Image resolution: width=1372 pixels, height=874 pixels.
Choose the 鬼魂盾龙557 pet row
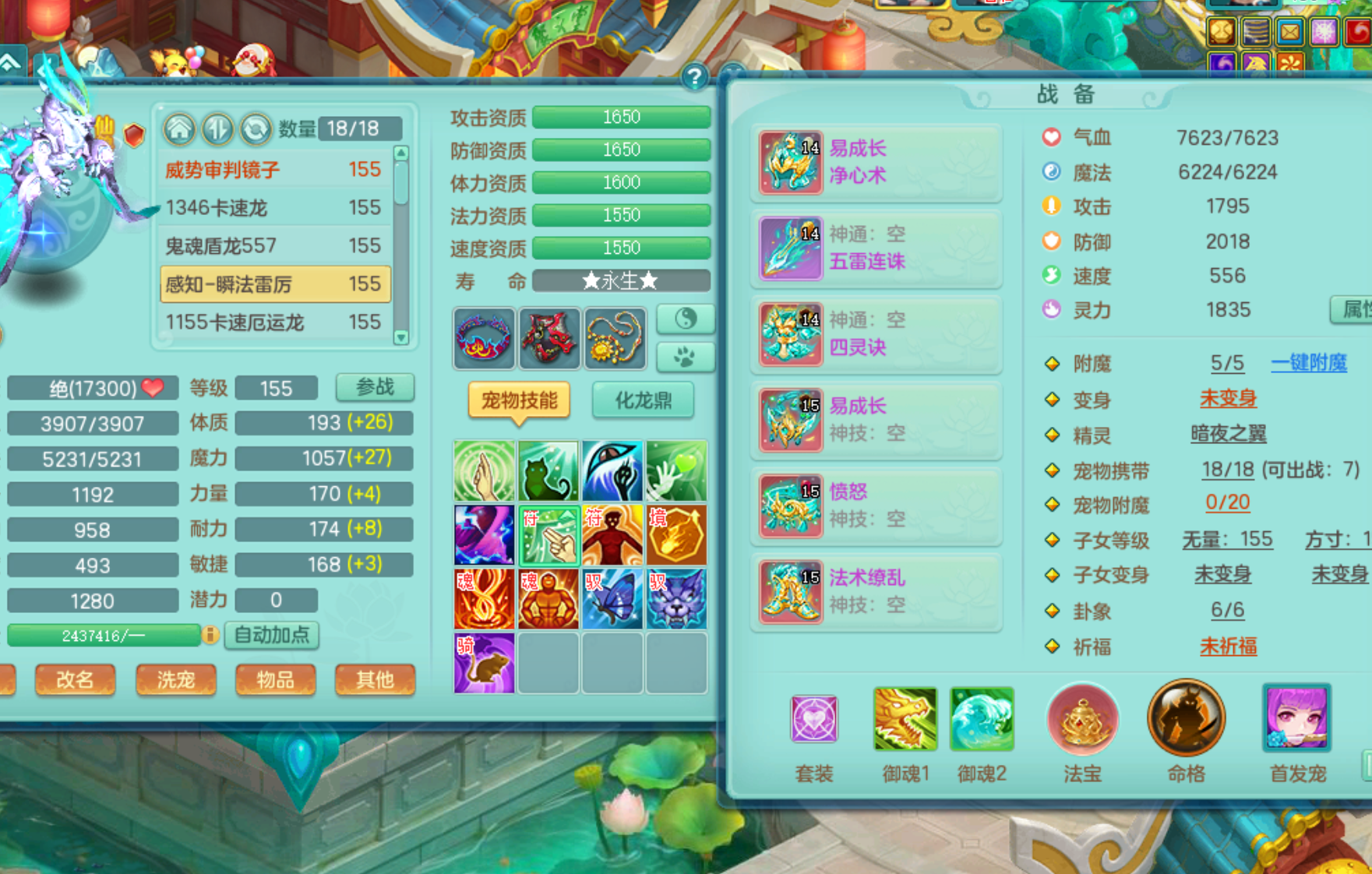[273, 246]
